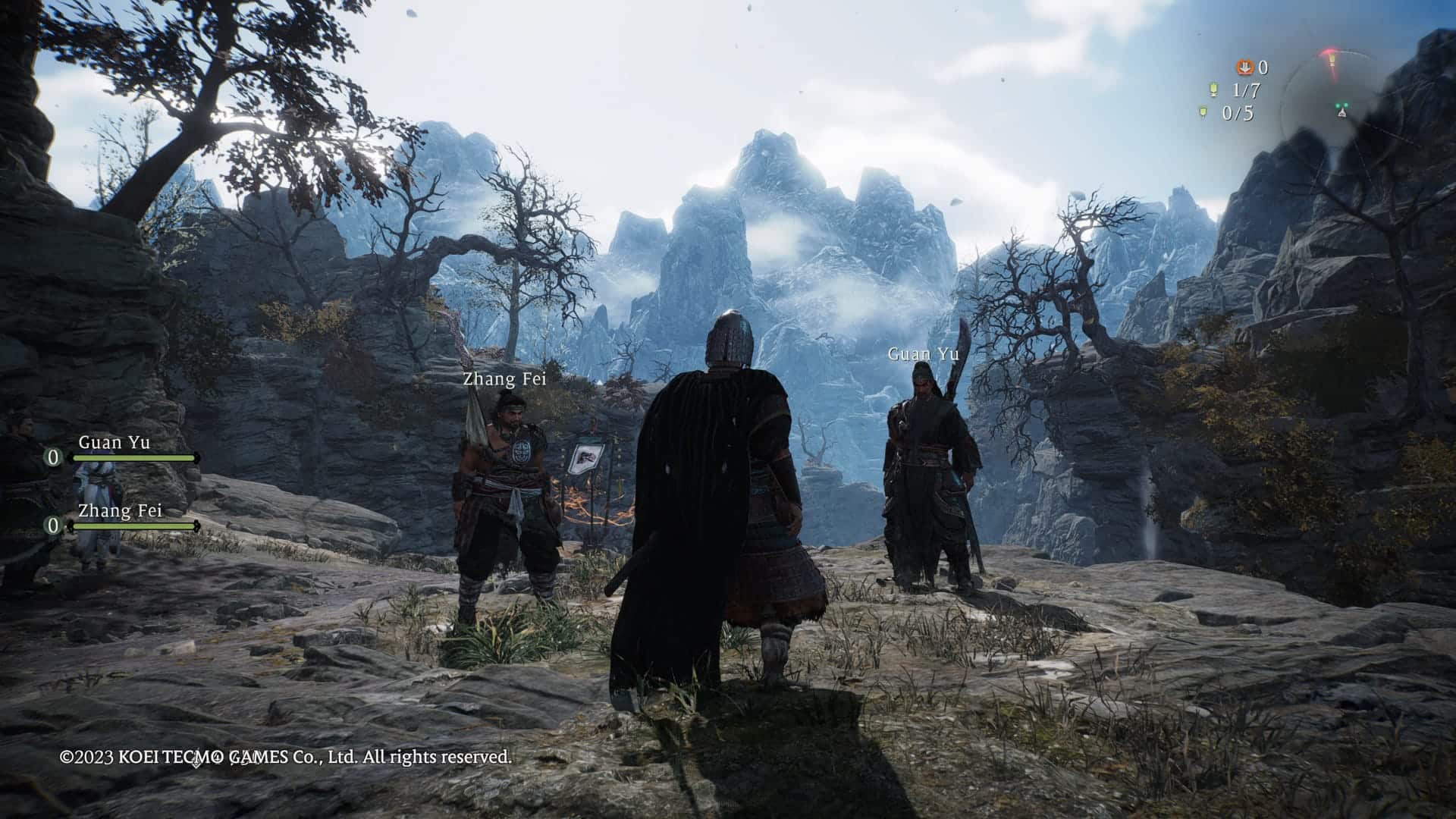
Task: Choose Zhang Fei in the ally list
Action: (x=120, y=511)
